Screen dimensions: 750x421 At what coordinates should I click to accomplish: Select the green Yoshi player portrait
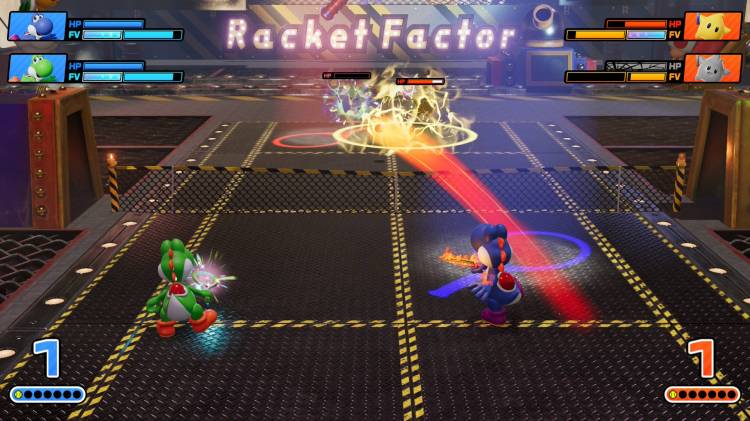(x=36, y=68)
